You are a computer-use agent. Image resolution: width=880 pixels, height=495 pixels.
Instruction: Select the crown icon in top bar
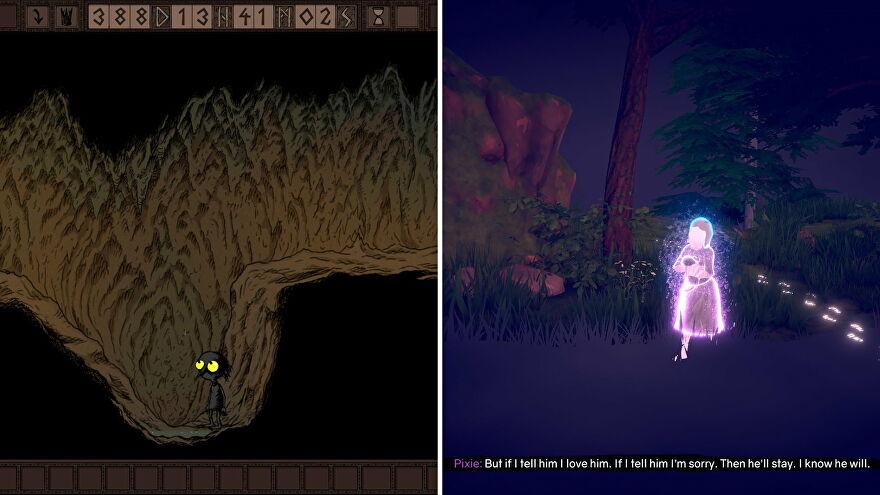tap(66, 17)
